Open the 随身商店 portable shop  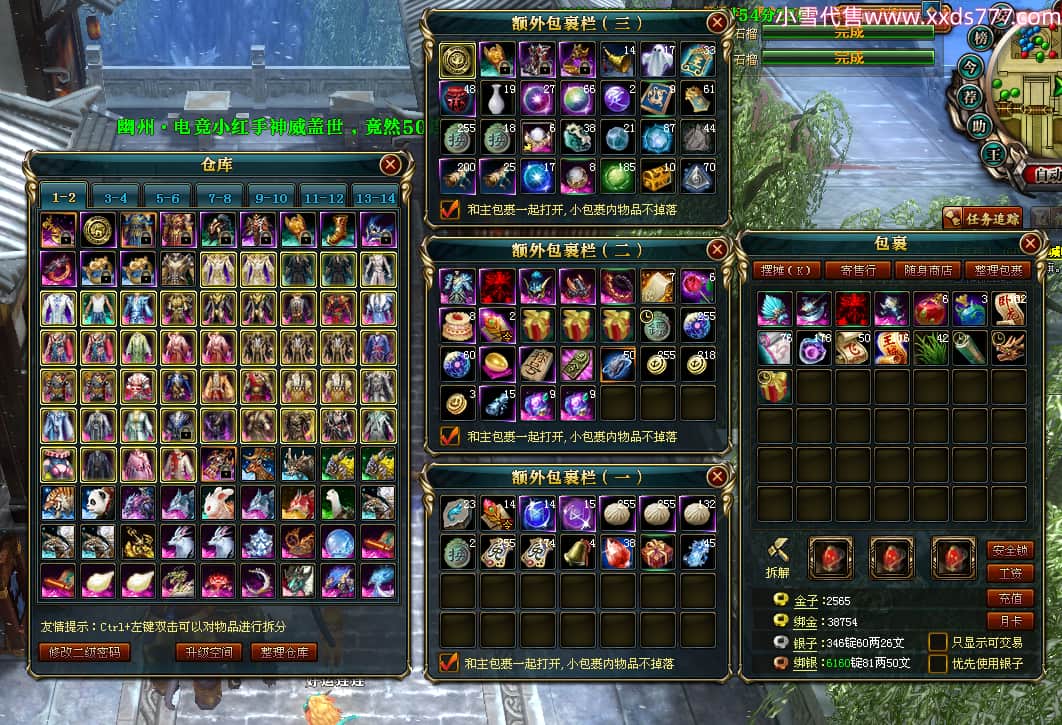pos(927,270)
